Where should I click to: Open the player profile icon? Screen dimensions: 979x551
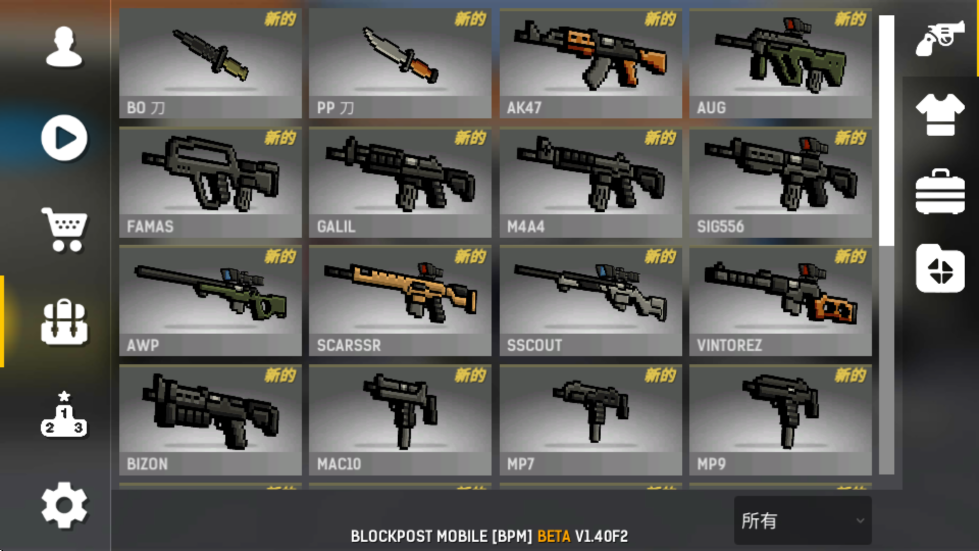point(64,46)
